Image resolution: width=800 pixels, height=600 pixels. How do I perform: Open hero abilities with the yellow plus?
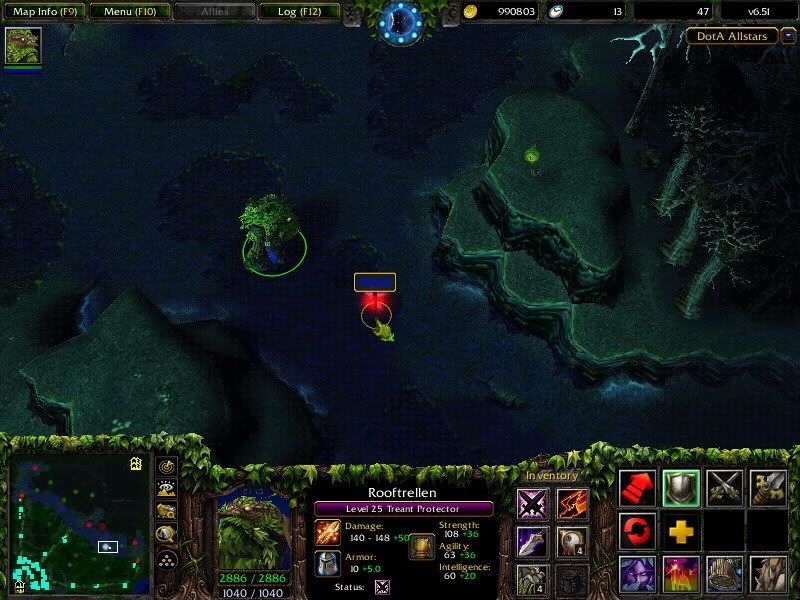[681, 530]
